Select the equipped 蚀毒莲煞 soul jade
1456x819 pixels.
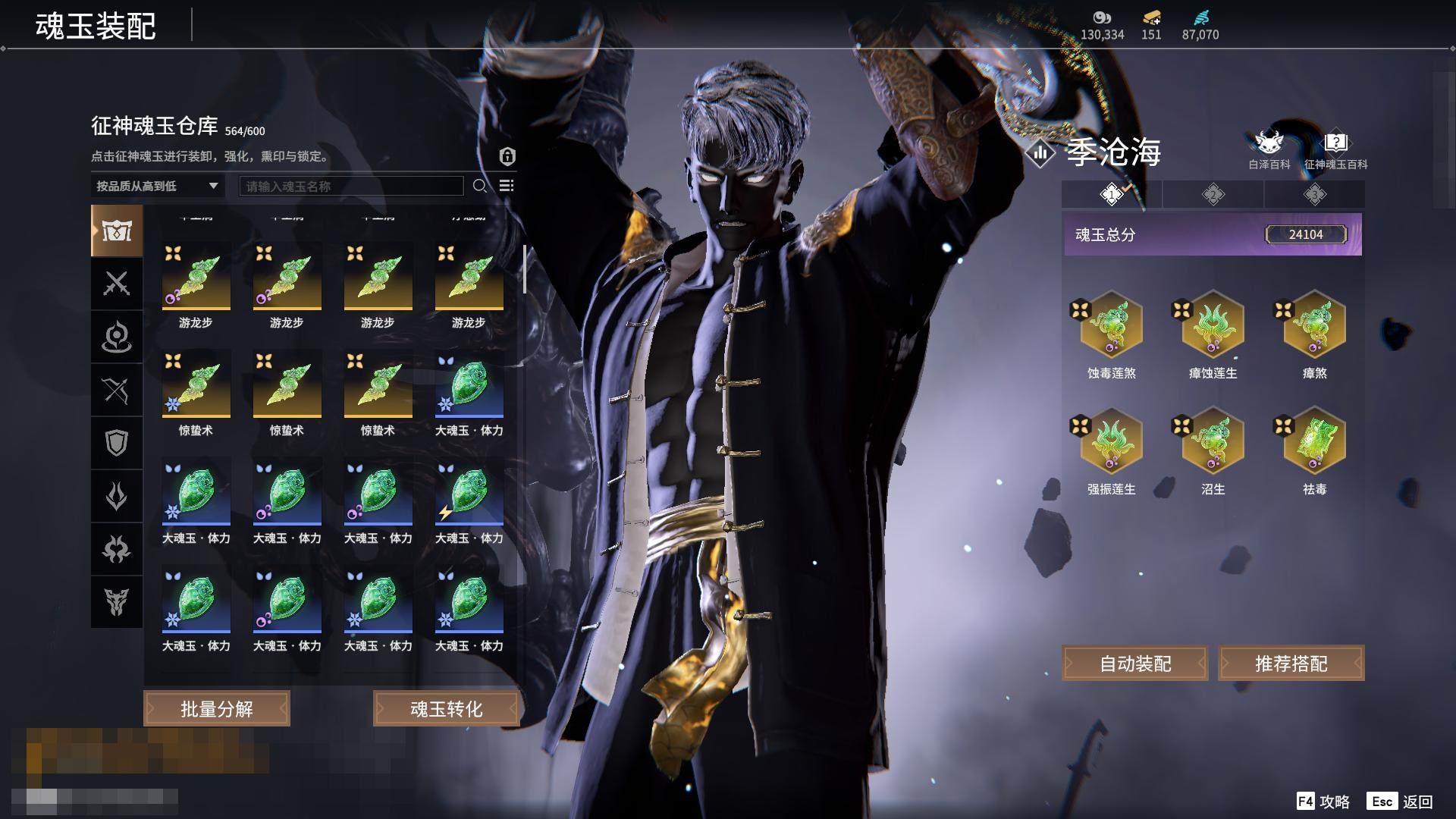(1111, 326)
